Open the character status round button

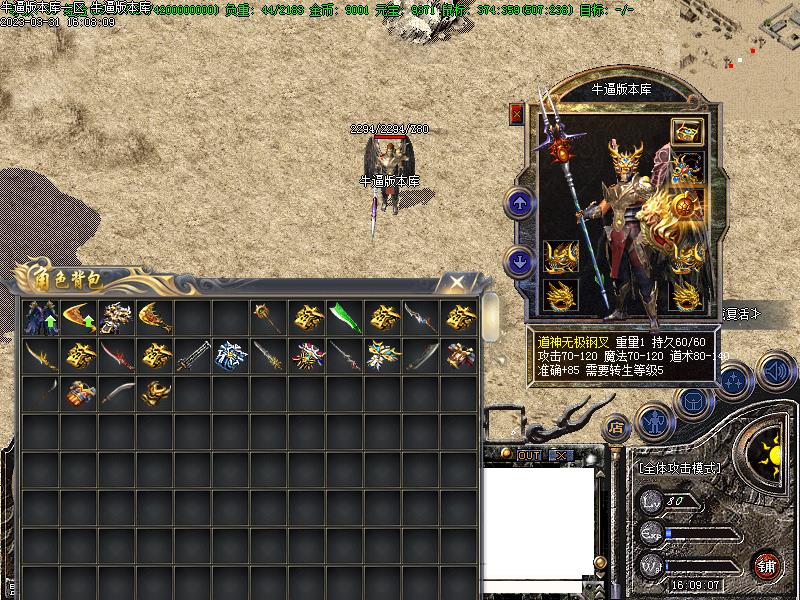pyautogui.click(x=653, y=421)
